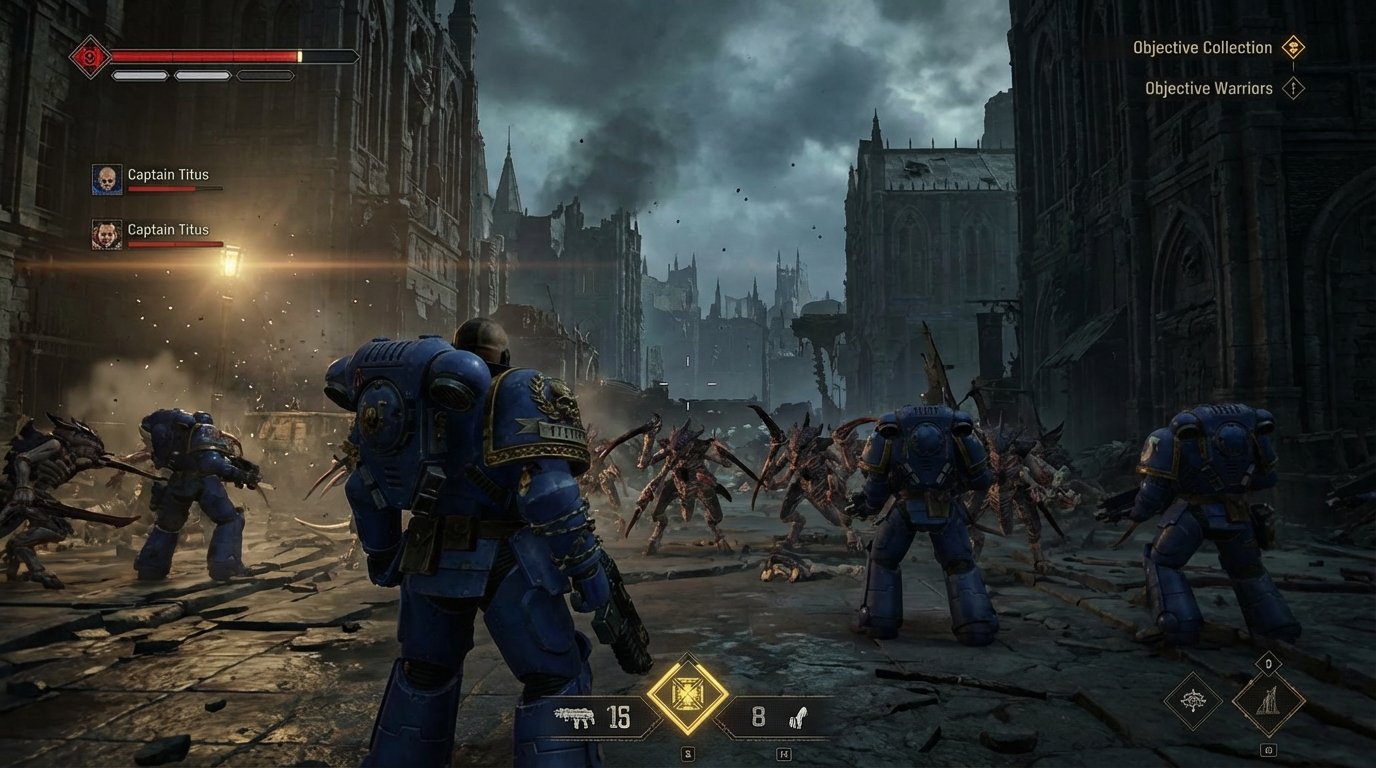Select the bolter weapon icon near ammo count
The image size is (1376, 768).
pyautogui.click(x=575, y=716)
